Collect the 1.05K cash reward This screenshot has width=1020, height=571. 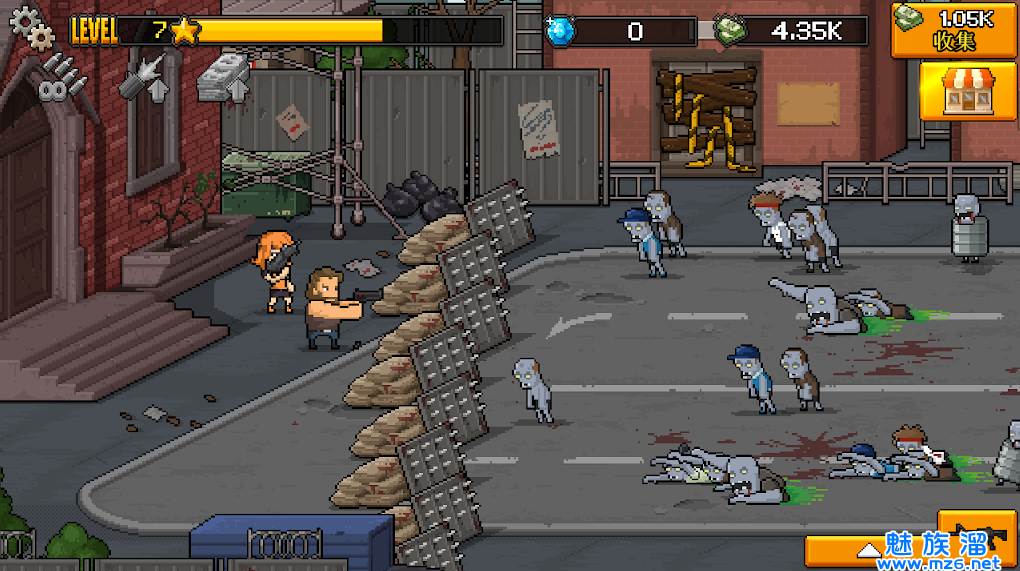pos(955,29)
